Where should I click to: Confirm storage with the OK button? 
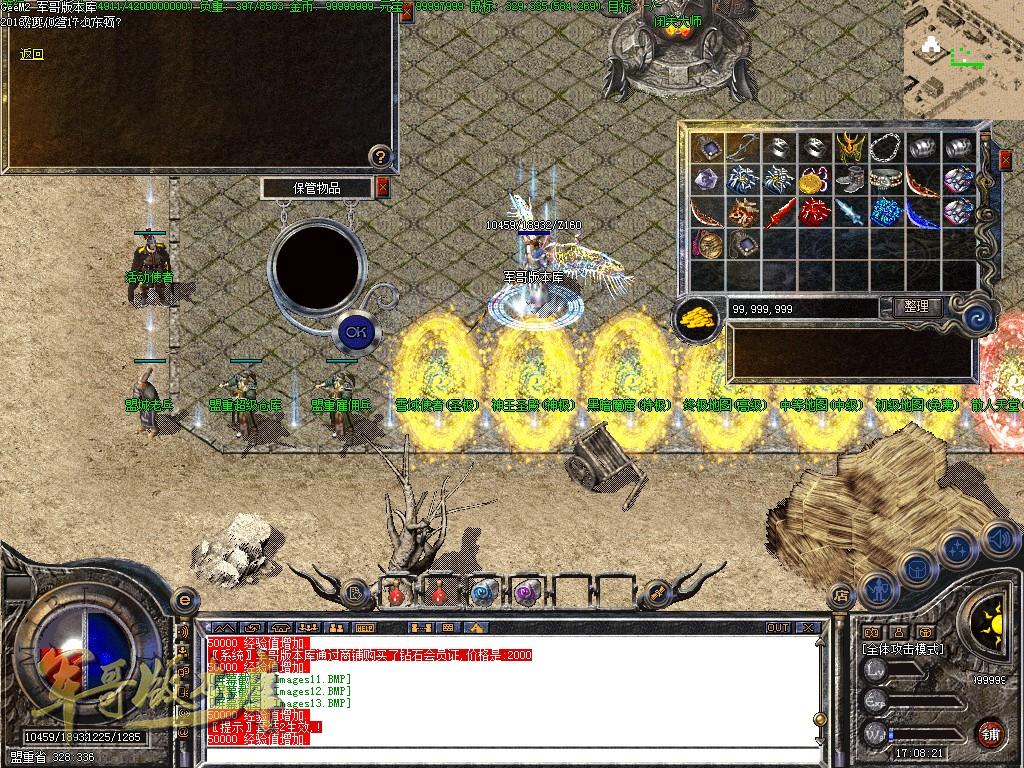[354, 330]
